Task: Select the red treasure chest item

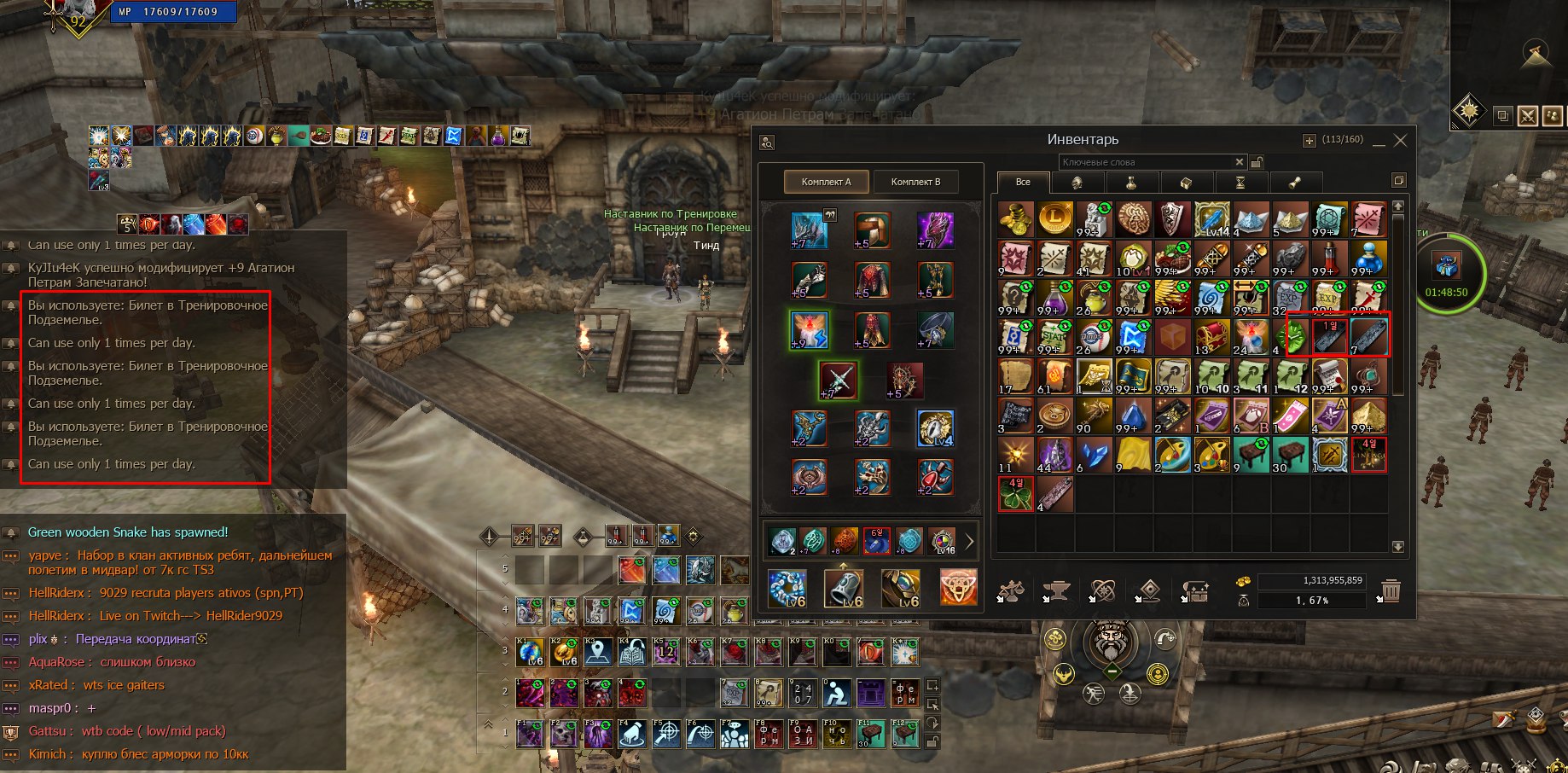Action: tap(1212, 337)
